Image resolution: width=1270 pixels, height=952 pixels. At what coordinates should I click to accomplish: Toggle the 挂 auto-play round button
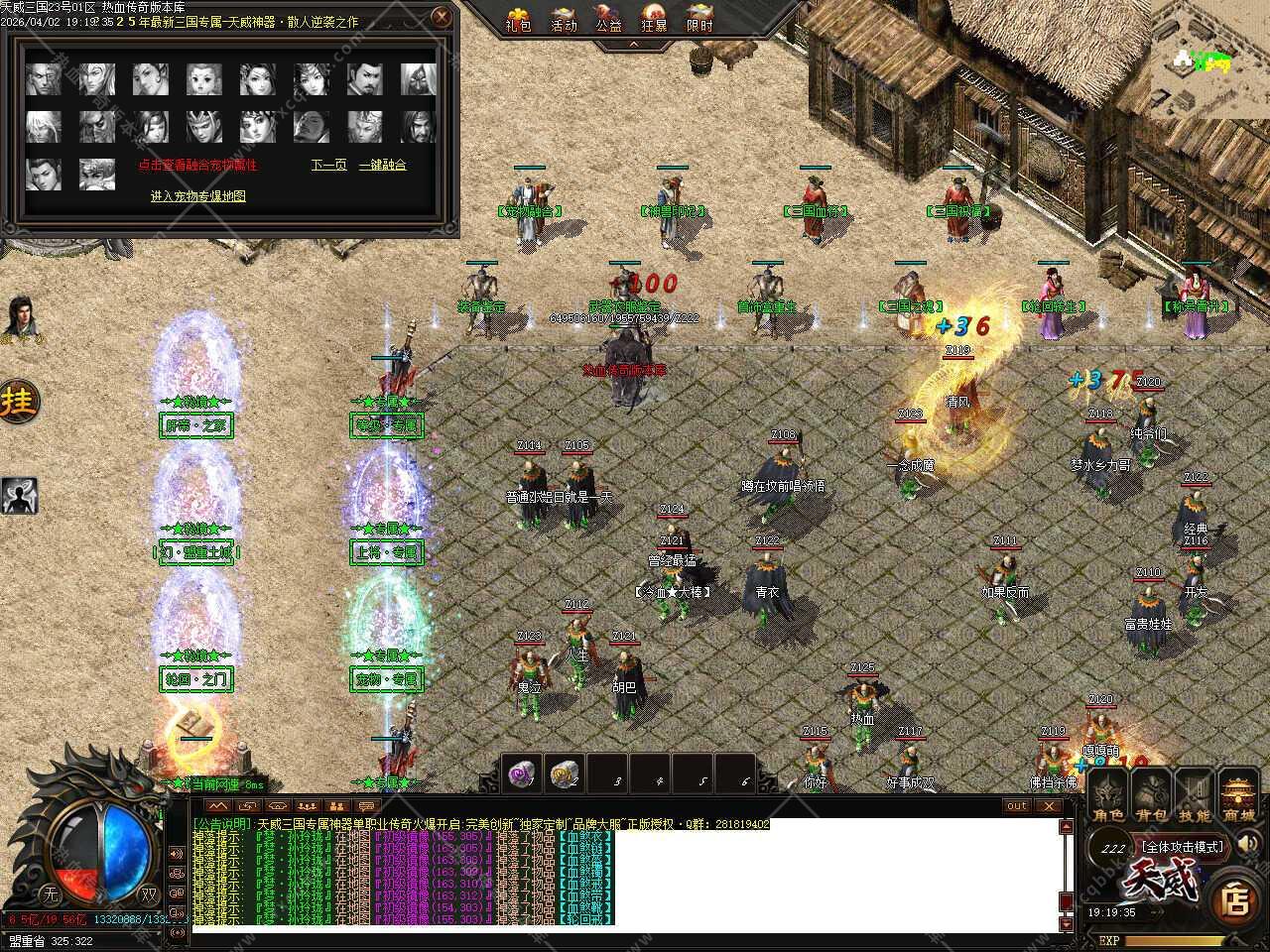click(19, 402)
